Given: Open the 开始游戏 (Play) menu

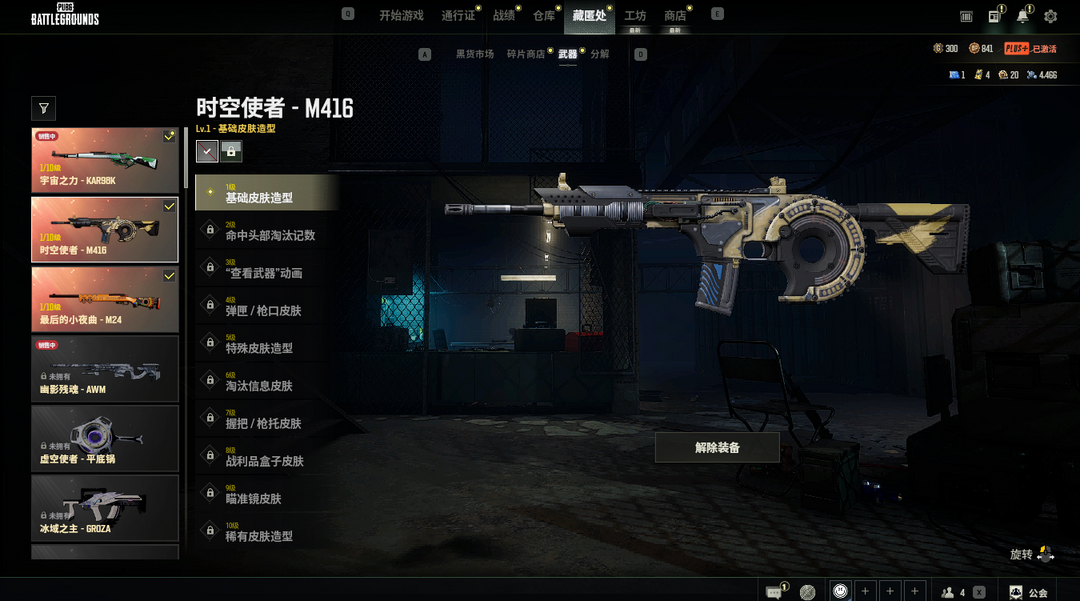Looking at the screenshot, I should [x=401, y=15].
